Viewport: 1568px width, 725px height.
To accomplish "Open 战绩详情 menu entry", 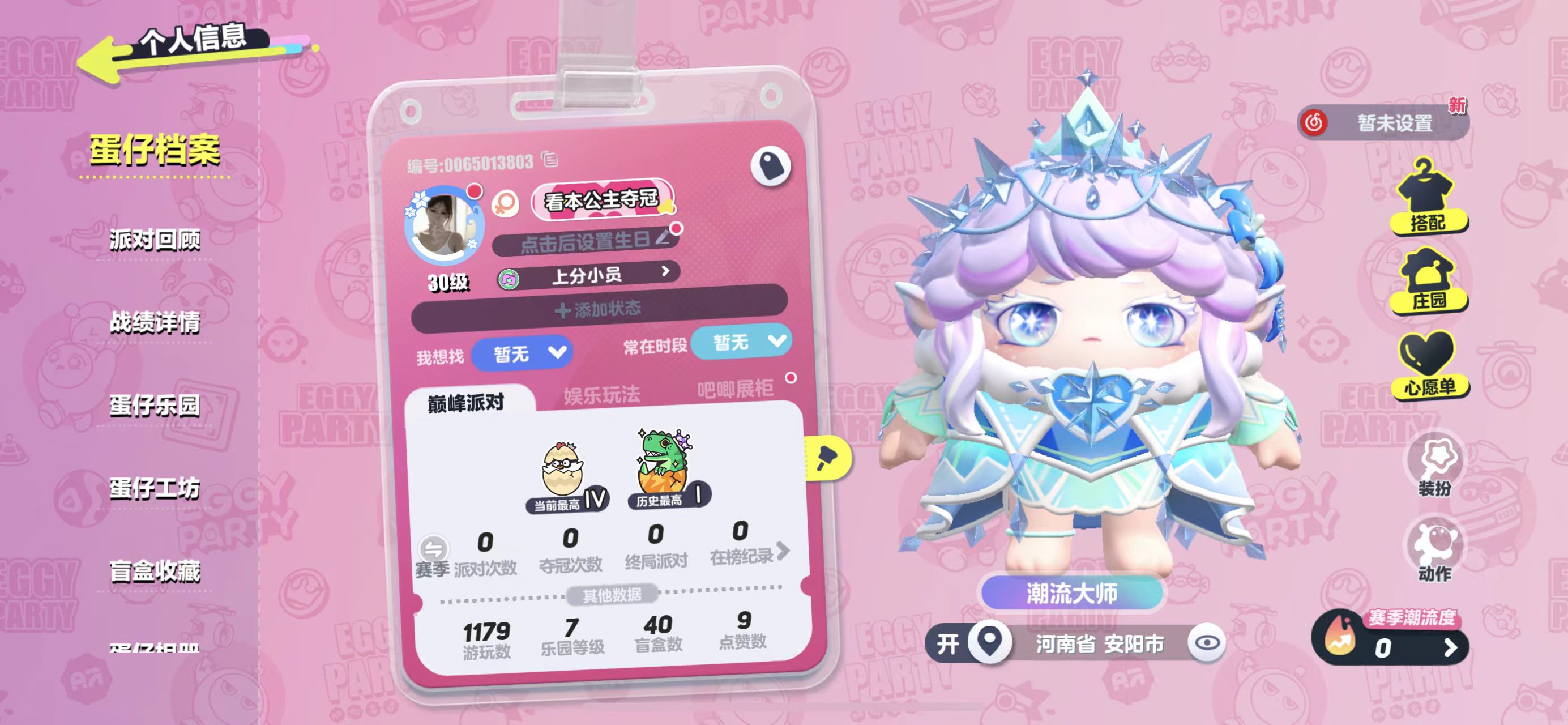I will click(x=155, y=323).
